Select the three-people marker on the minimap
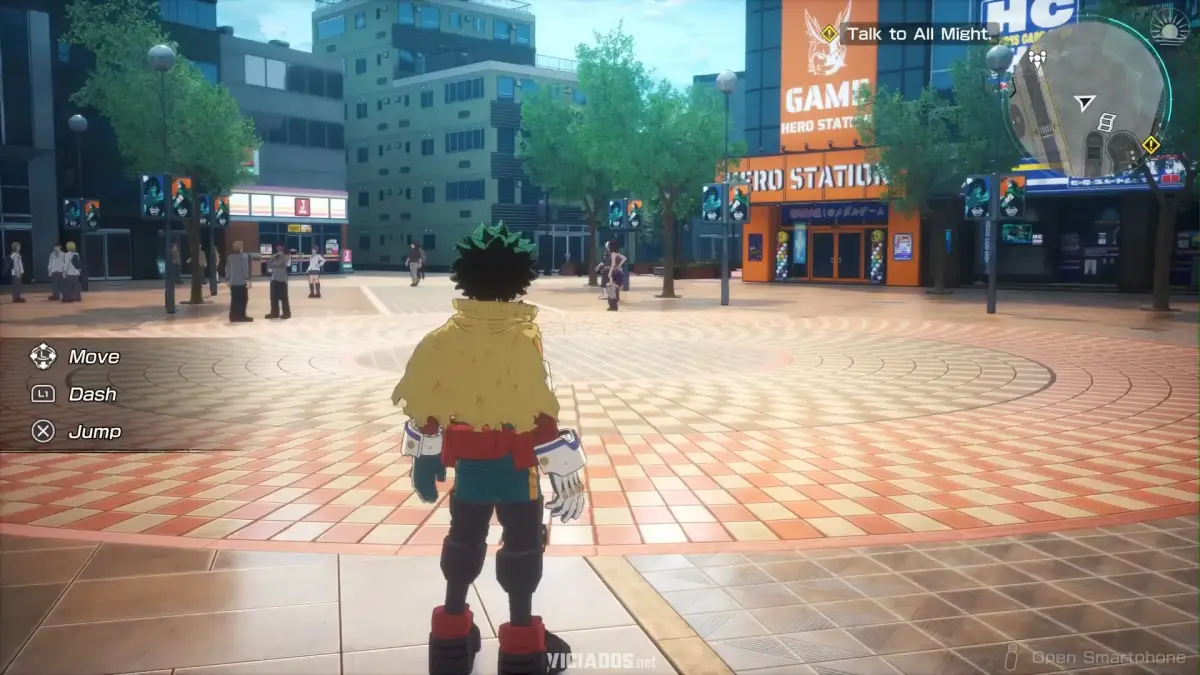The image size is (1200, 675). pos(1036,60)
